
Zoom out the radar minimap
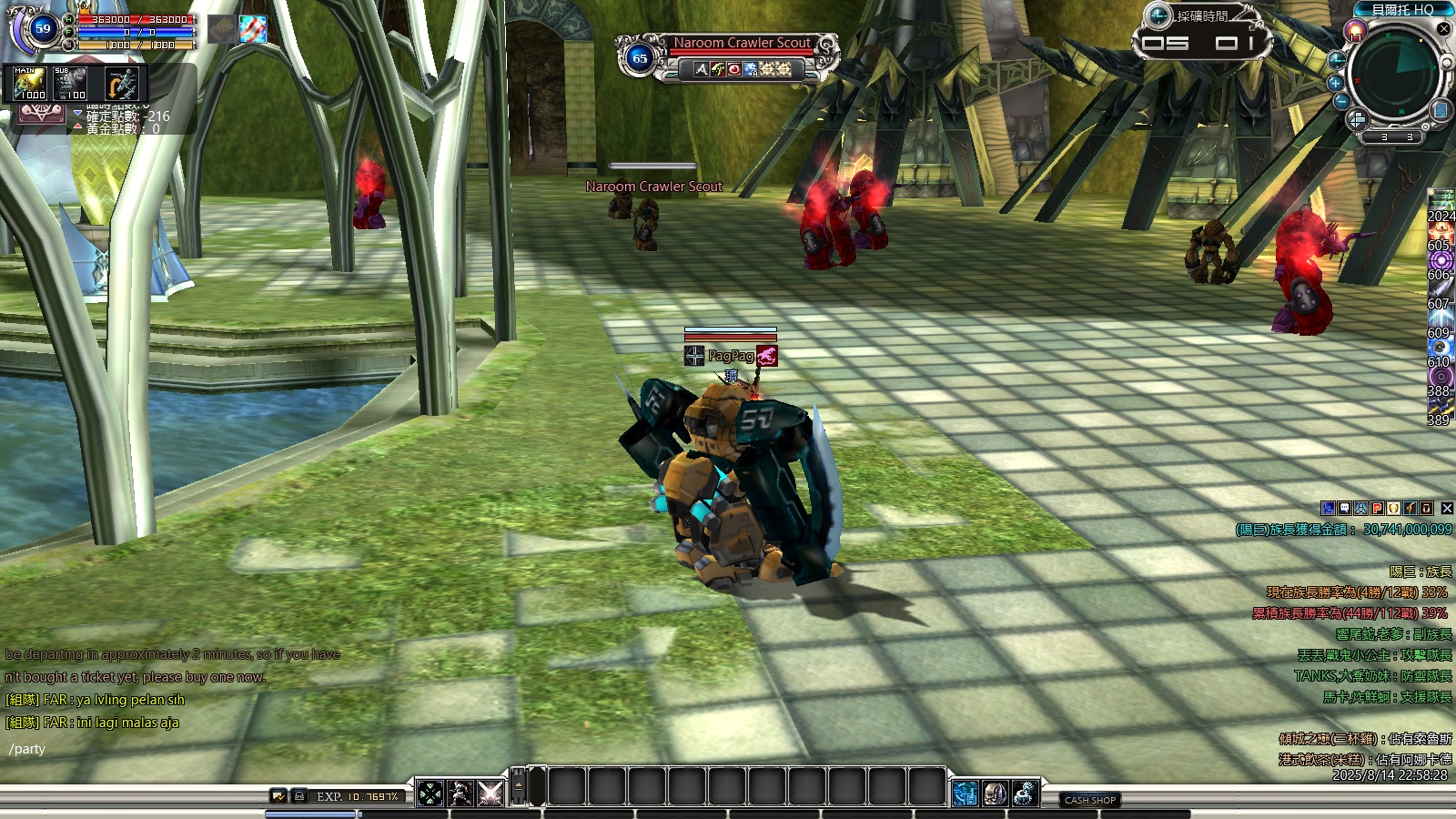point(1341,101)
